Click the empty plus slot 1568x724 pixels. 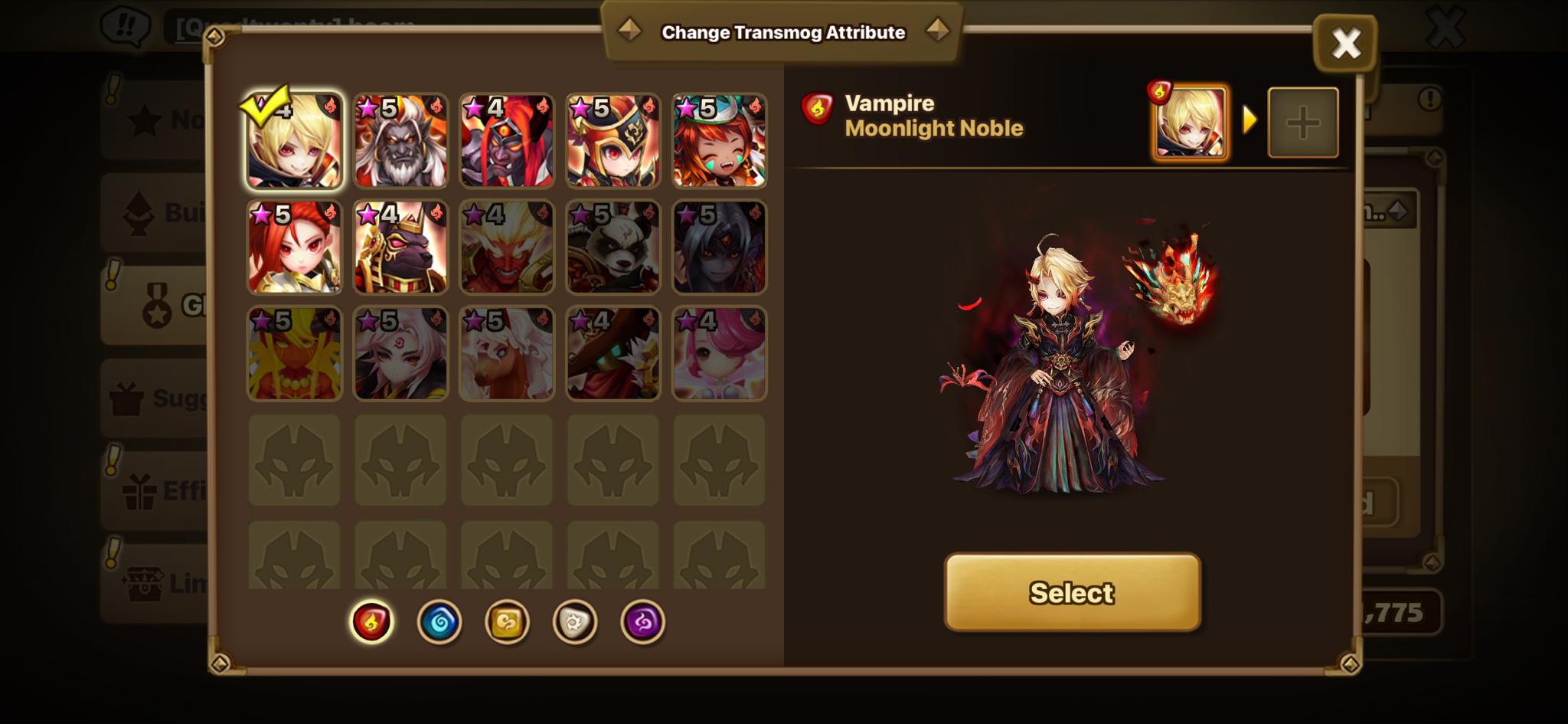pos(1303,123)
